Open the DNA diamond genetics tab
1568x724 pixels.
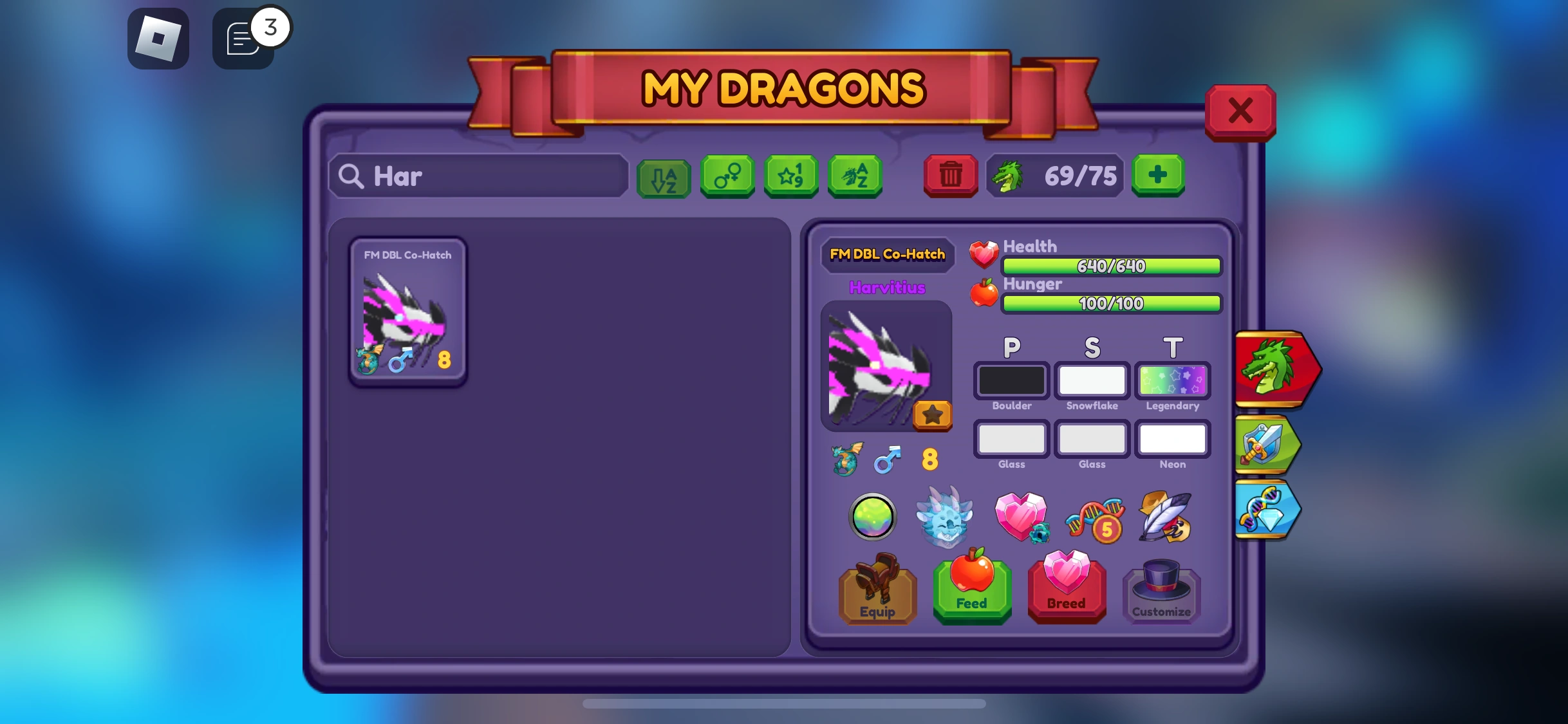point(1265,508)
